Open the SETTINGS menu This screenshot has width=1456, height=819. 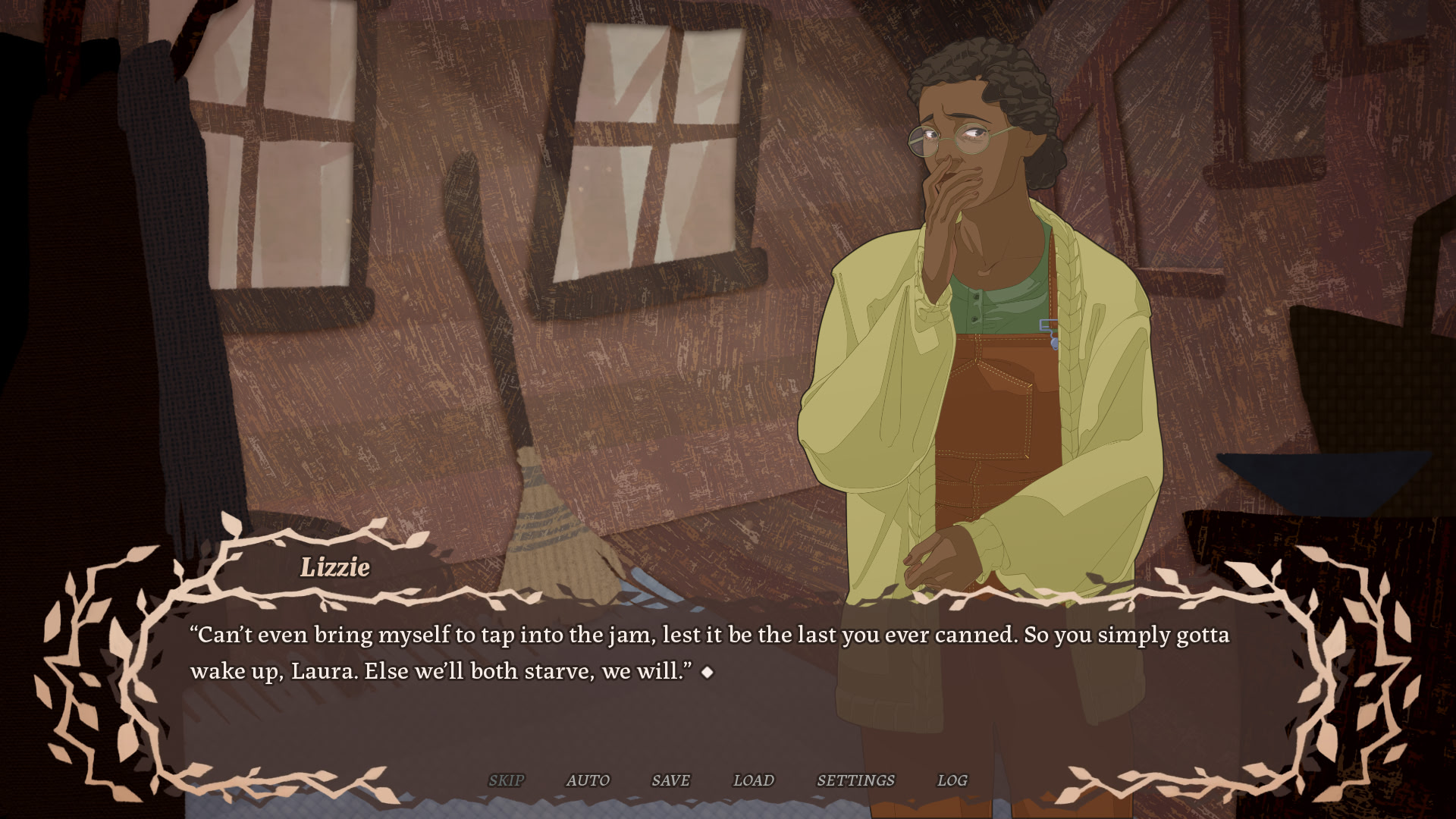855,780
